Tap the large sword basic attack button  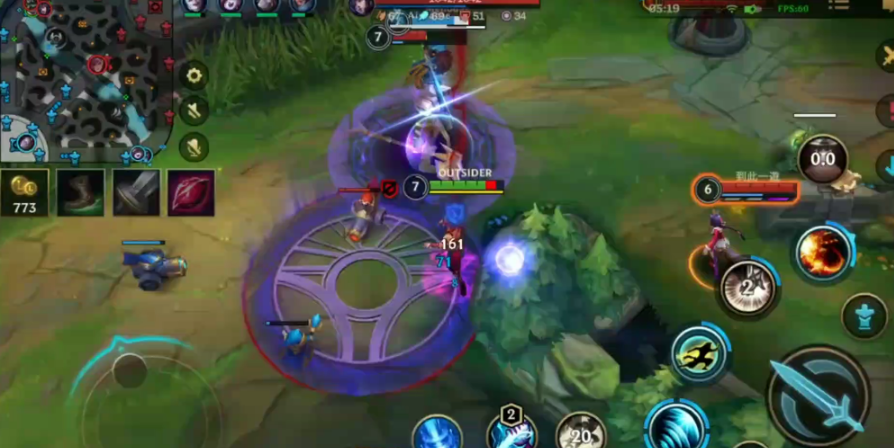(818, 397)
